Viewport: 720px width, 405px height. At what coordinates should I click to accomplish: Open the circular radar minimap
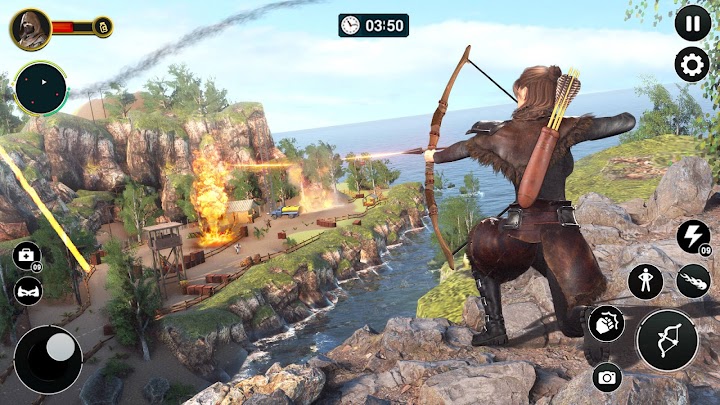41,89
